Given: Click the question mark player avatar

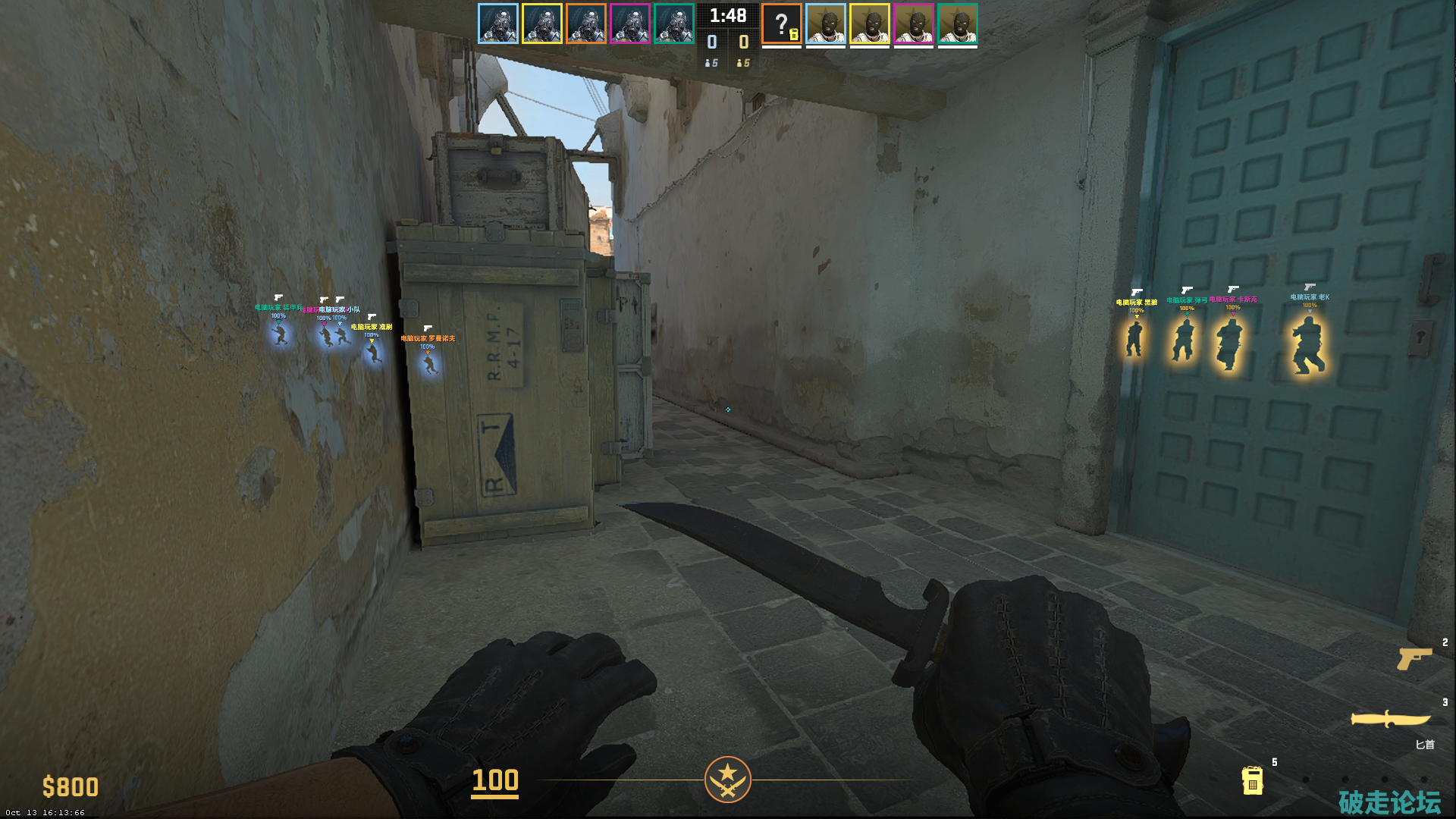Looking at the screenshot, I should point(782,24).
